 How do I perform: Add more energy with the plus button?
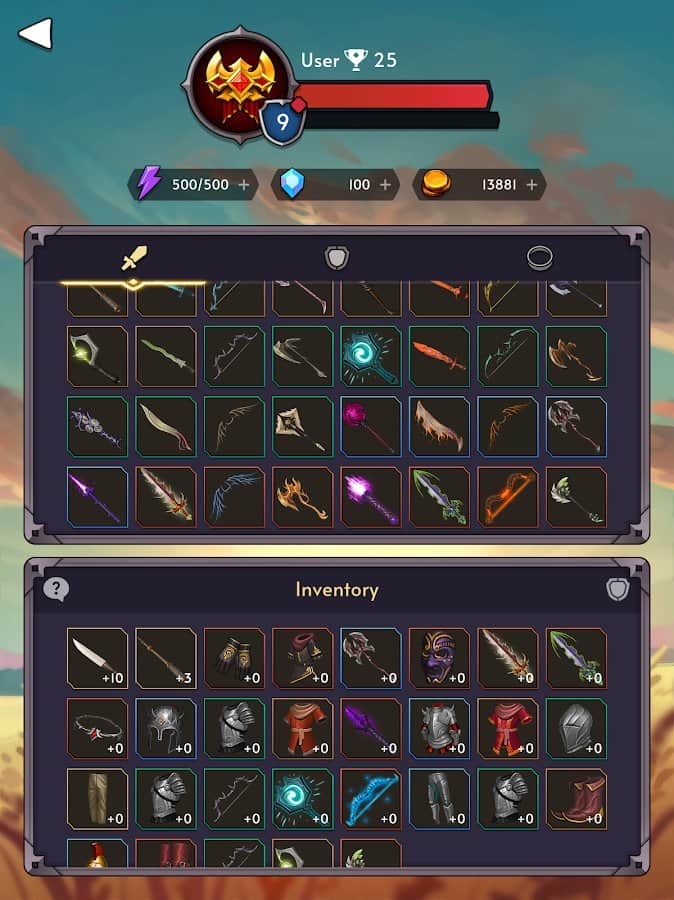(243, 184)
